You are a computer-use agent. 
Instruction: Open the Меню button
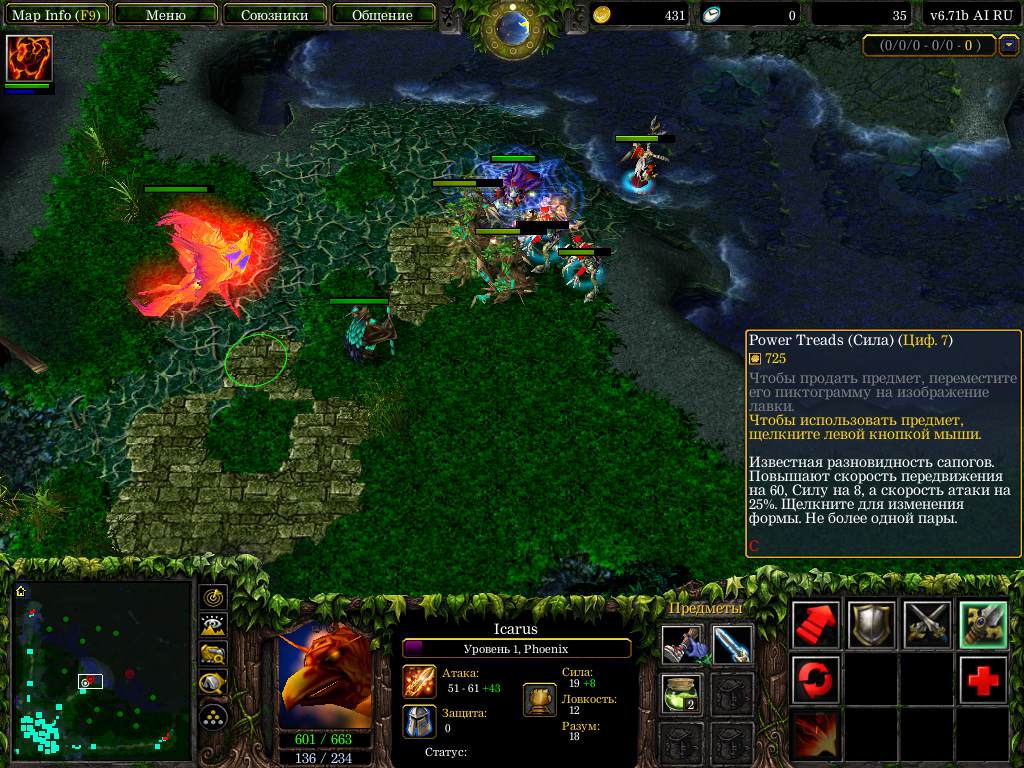click(166, 15)
